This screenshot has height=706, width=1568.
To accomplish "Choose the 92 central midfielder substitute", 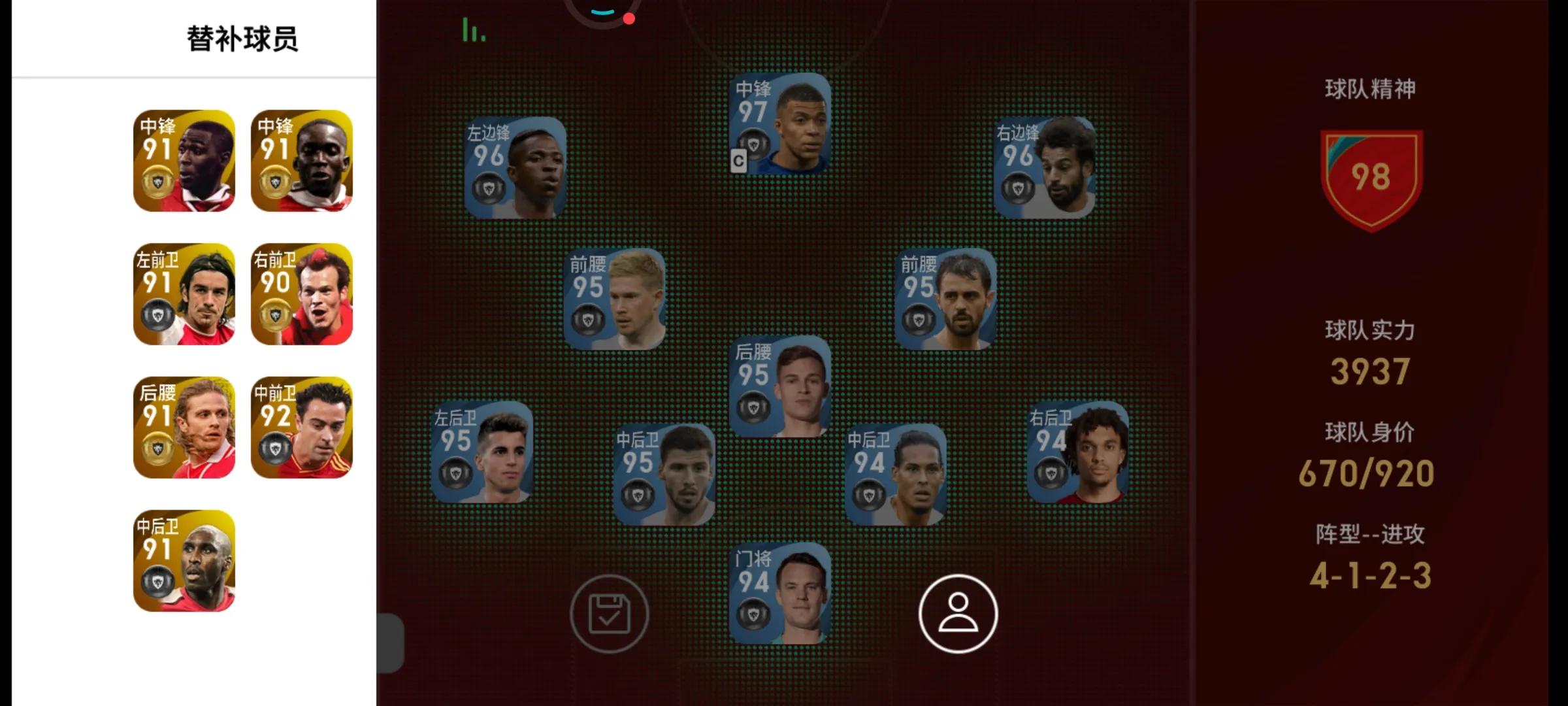I will (x=302, y=427).
